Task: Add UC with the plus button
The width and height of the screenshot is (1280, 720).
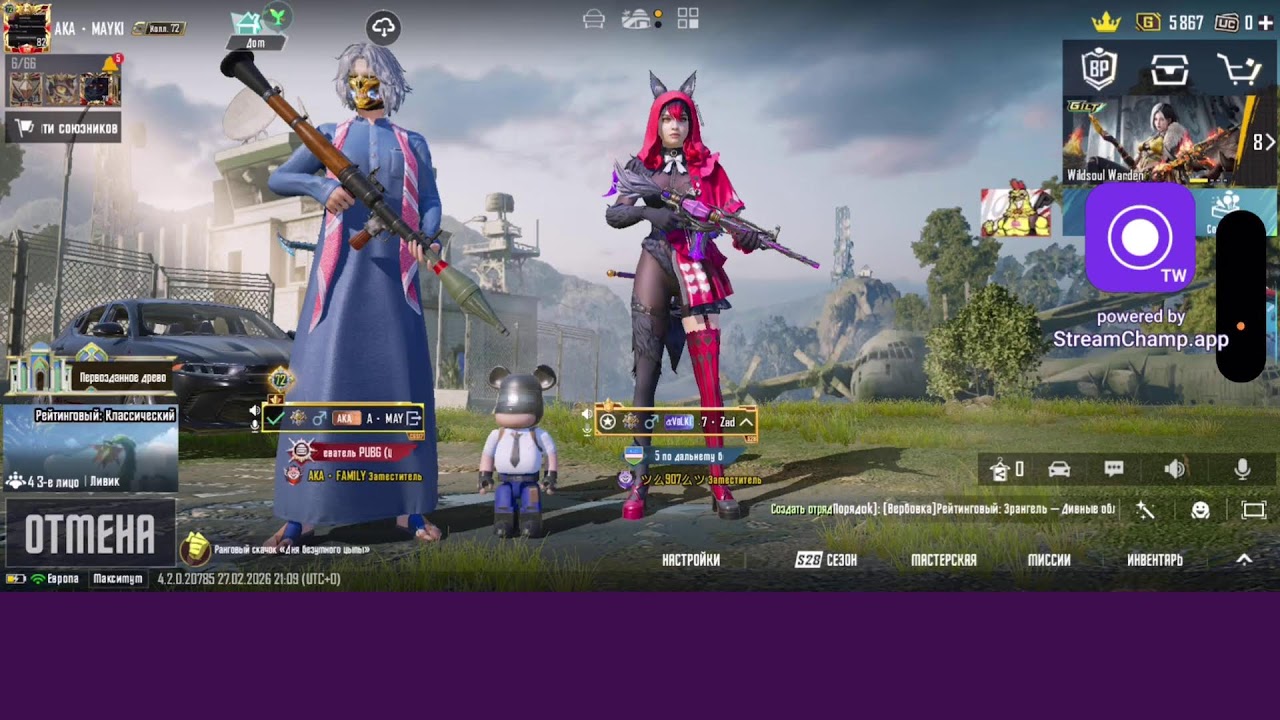Action: tap(1266, 22)
